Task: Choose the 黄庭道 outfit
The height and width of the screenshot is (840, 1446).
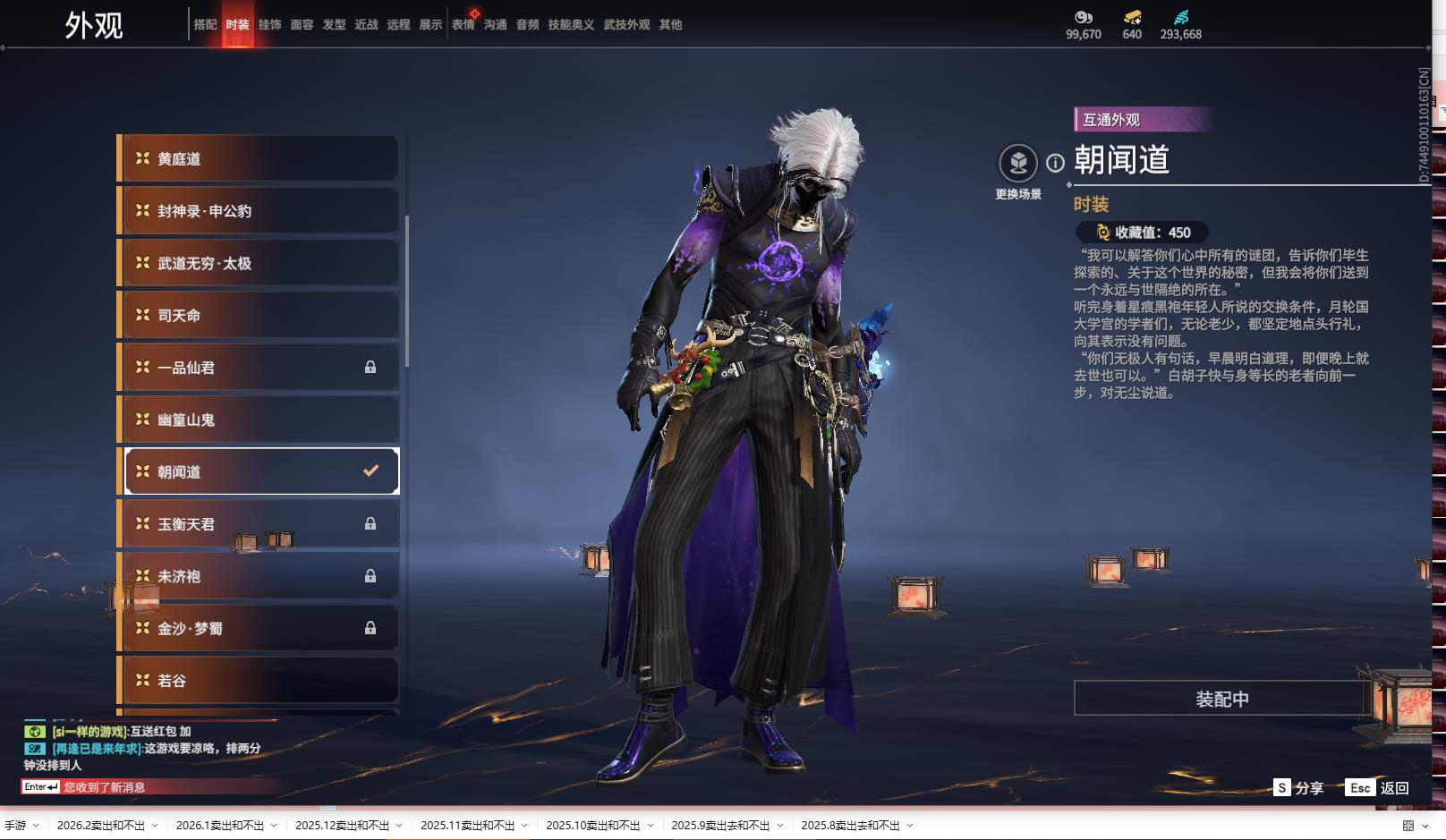Action: [x=259, y=159]
